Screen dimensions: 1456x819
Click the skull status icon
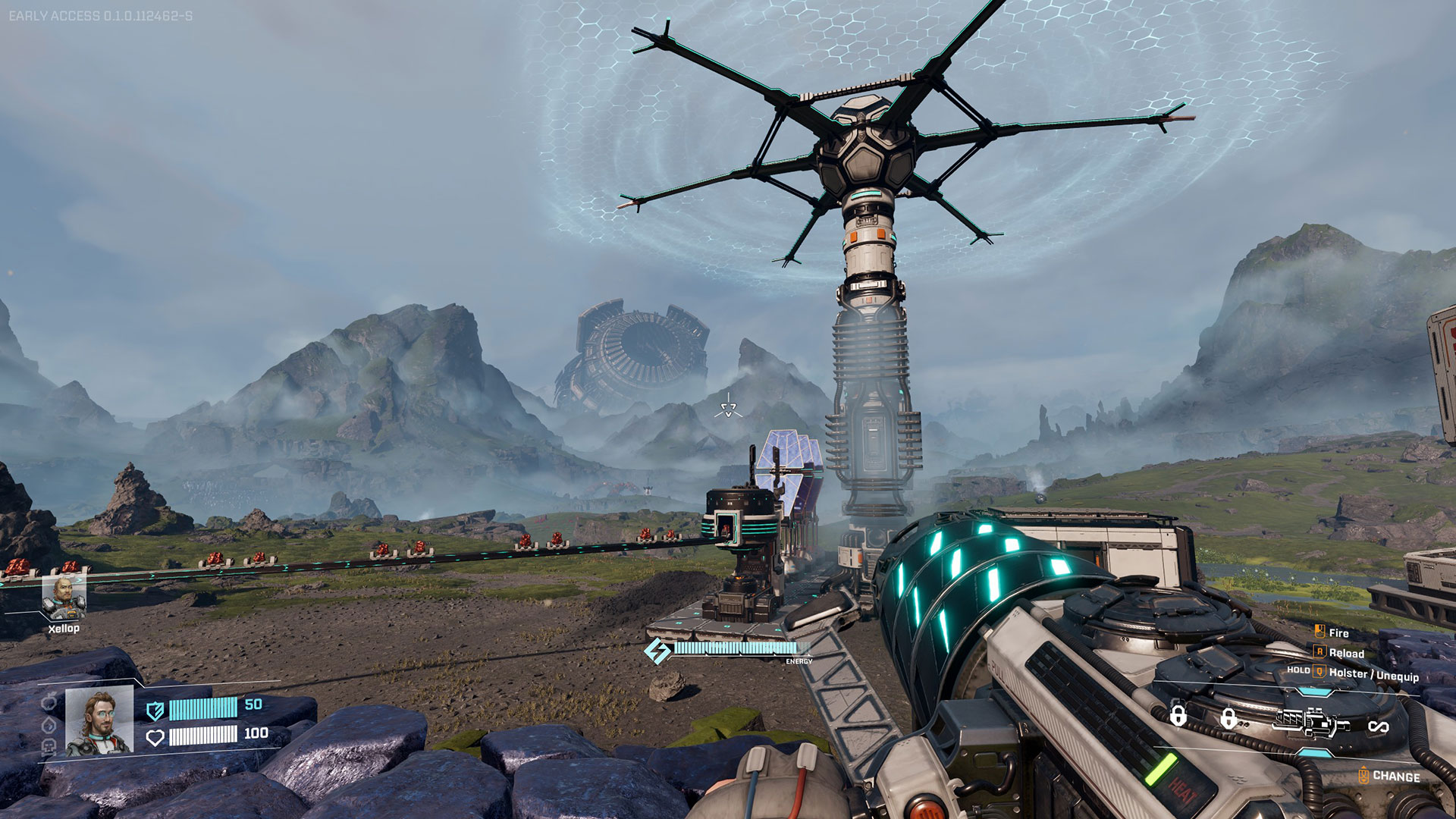coord(49,745)
